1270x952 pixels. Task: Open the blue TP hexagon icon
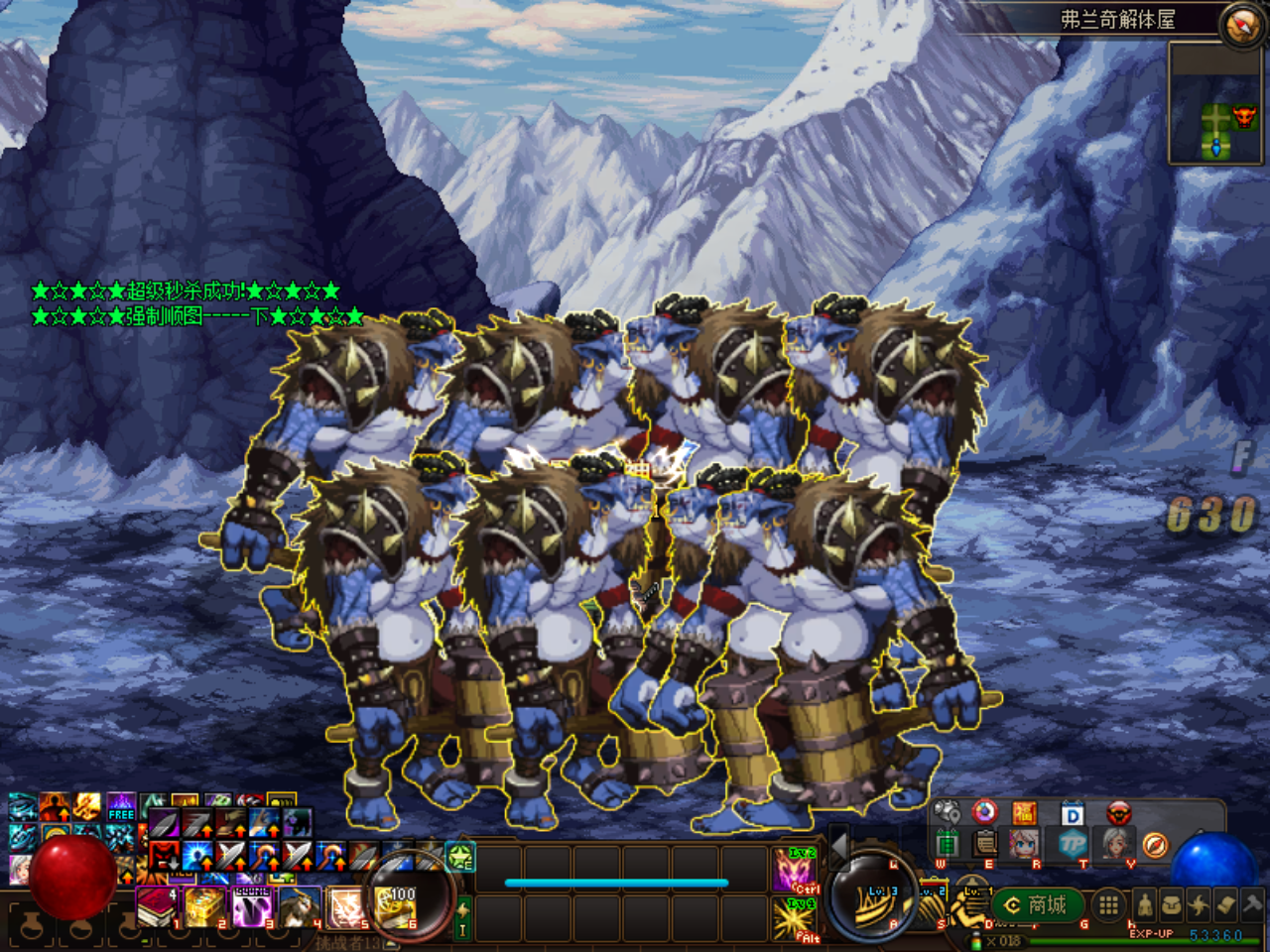coord(1072,845)
